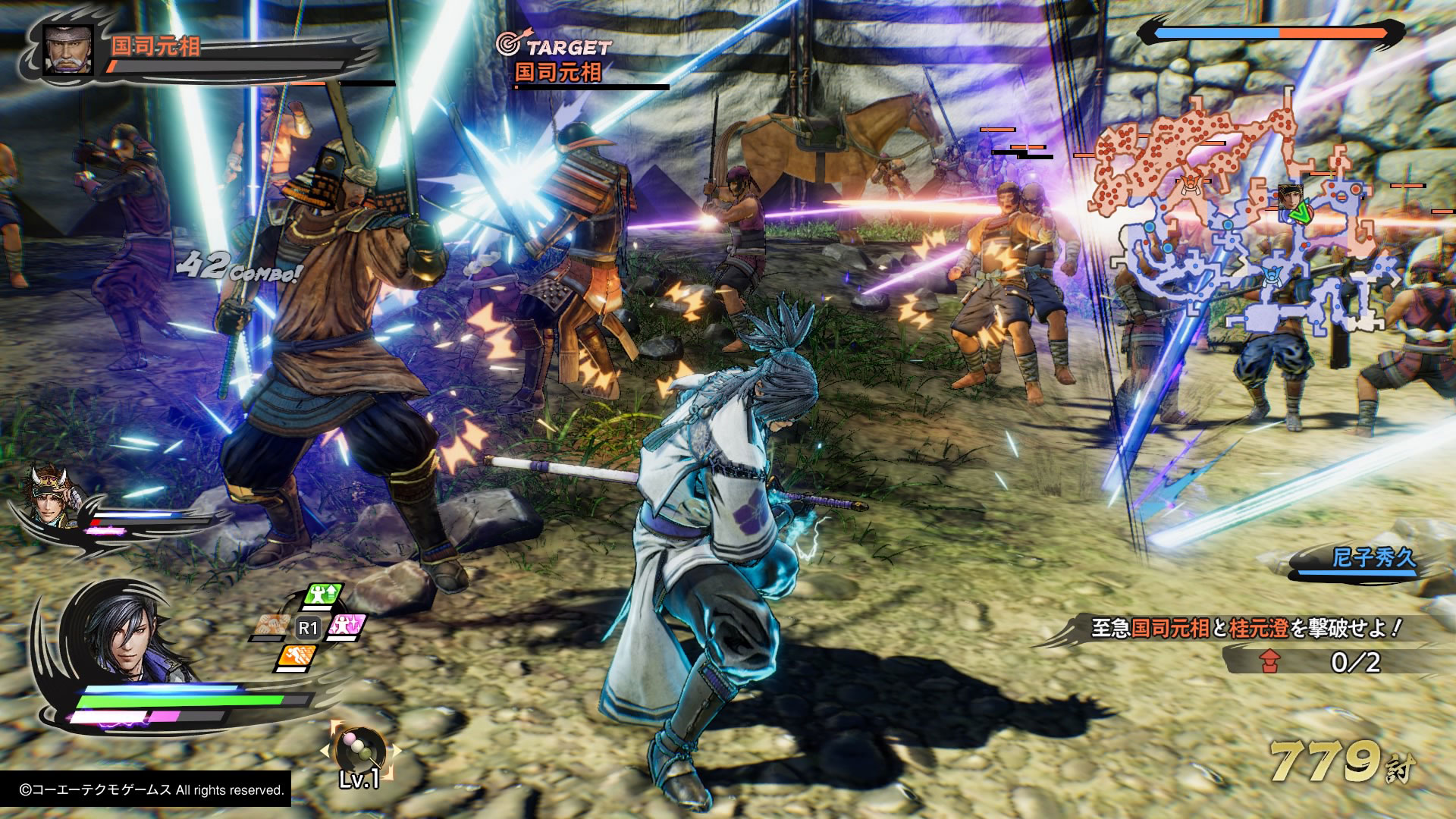Activate the green power-up arrow skill
1456x819 pixels.
click(324, 596)
